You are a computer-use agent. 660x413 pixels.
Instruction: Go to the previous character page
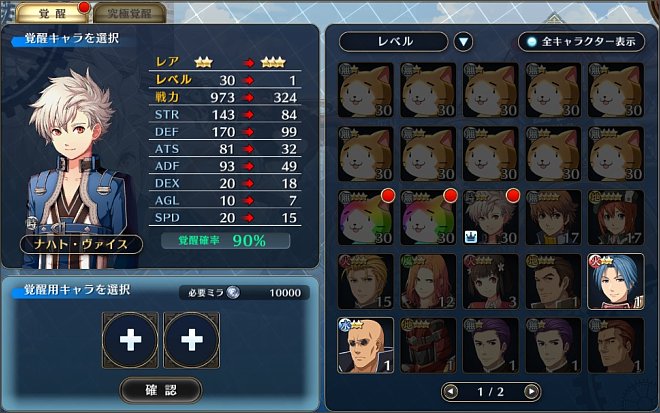[450, 391]
